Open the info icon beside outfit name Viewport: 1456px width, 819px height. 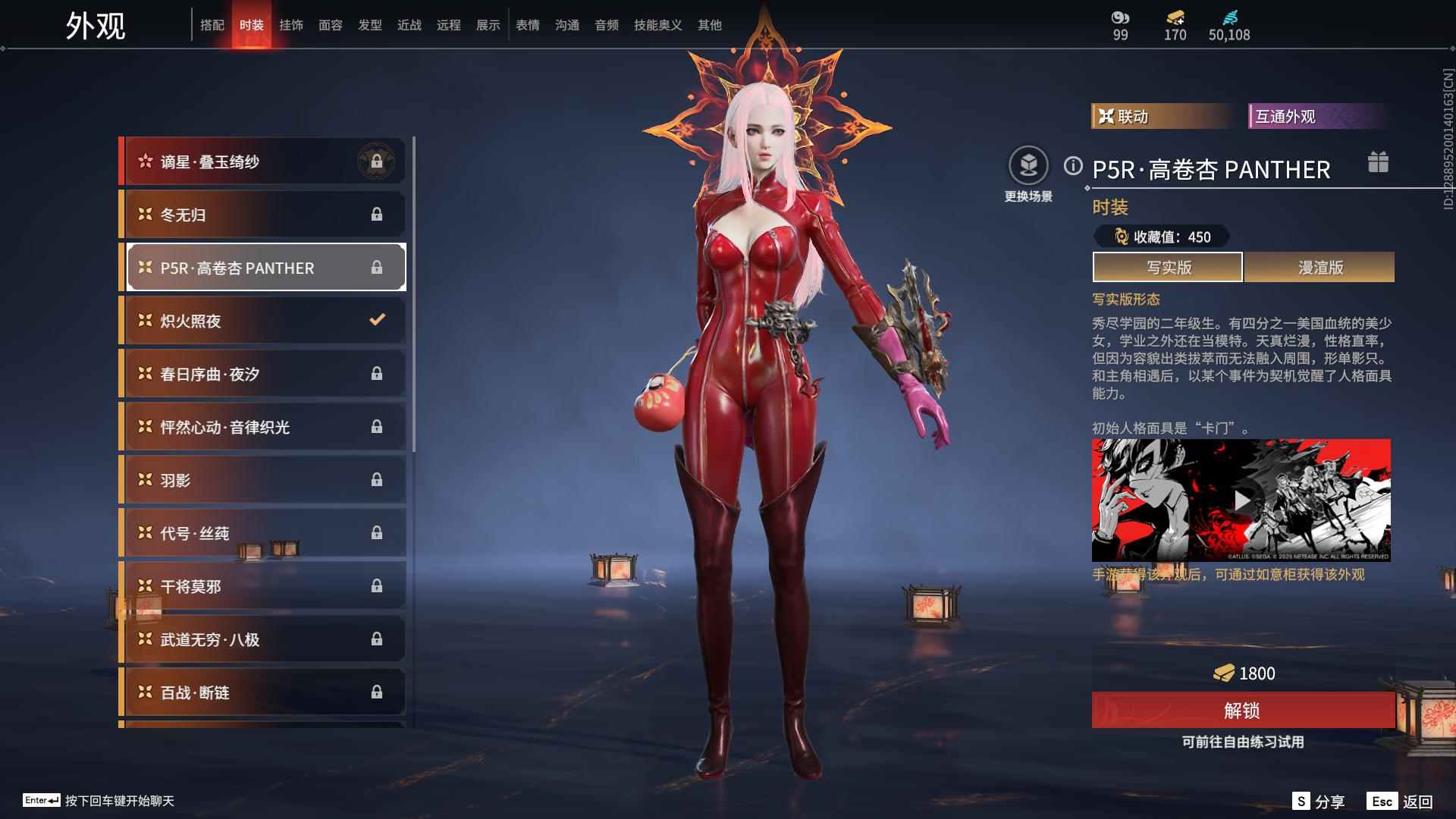pyautogui.click(x=1073, y=166)
